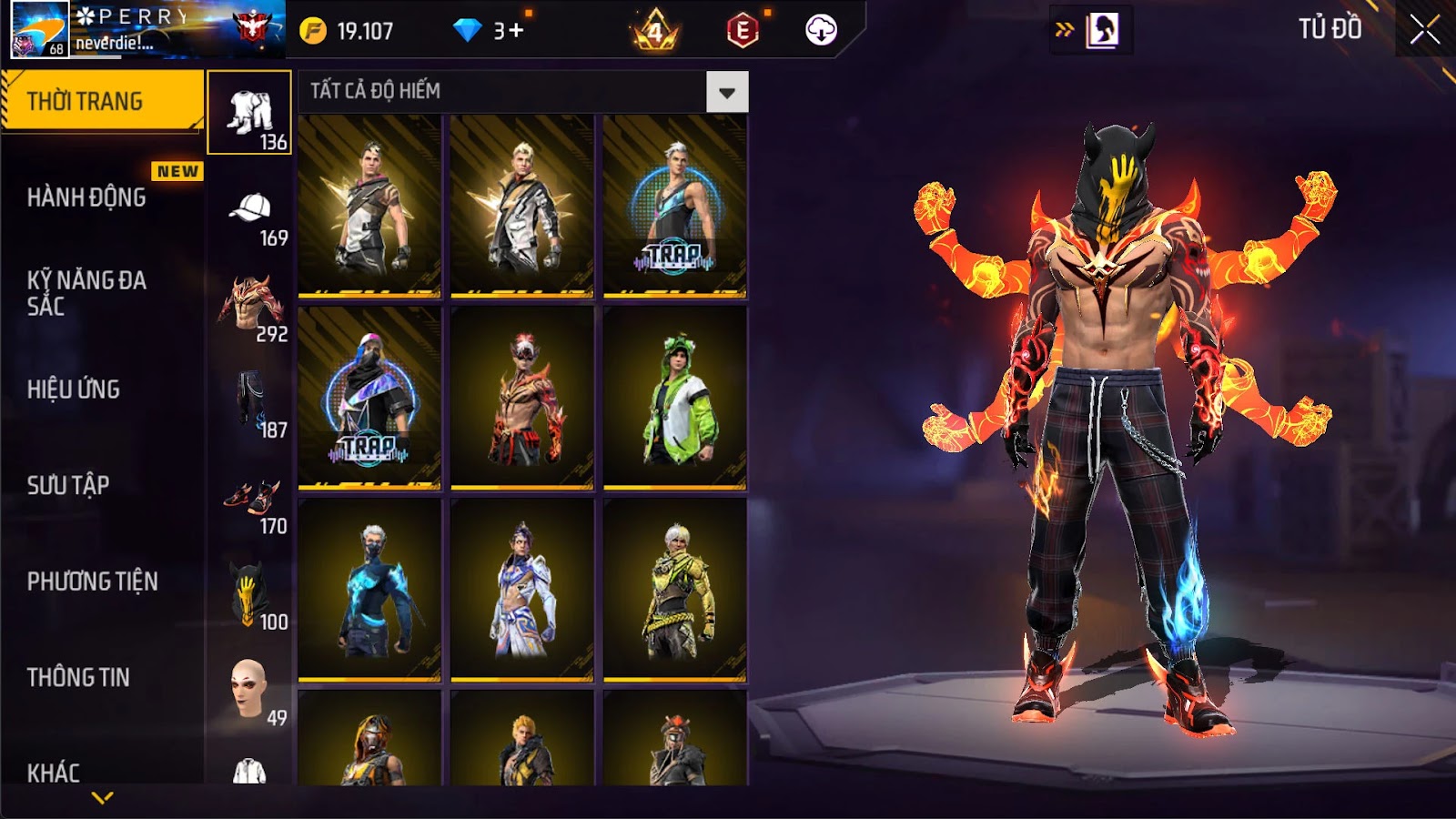Viewport: 1456px width, 819px height.
Task: Select the head/face category showing 49
Action: tap(249, 693)
